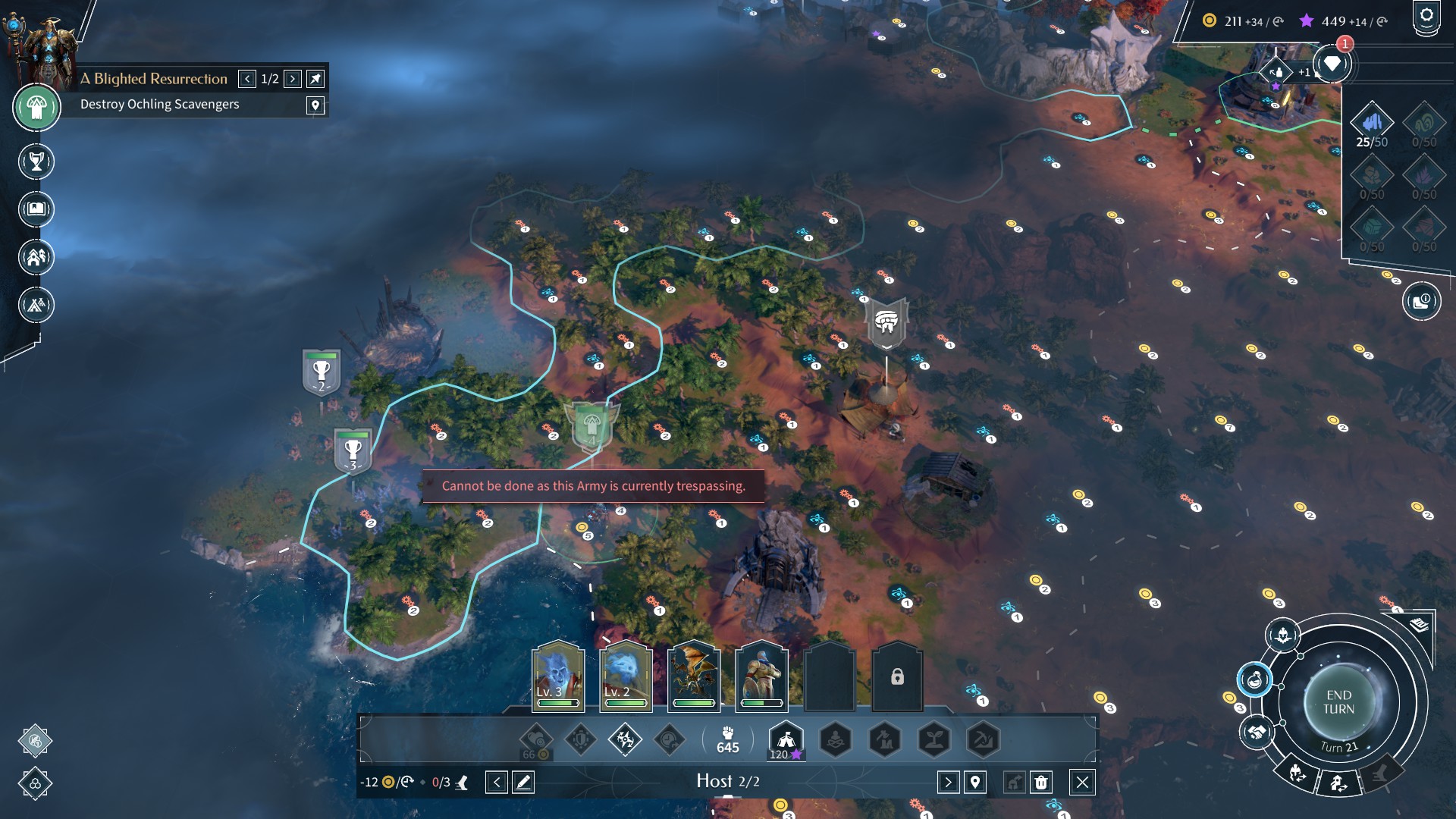Close the Host army panel
This screenshot has height=819, width=1456.
pyautogui.click(x=1082, y=782)
